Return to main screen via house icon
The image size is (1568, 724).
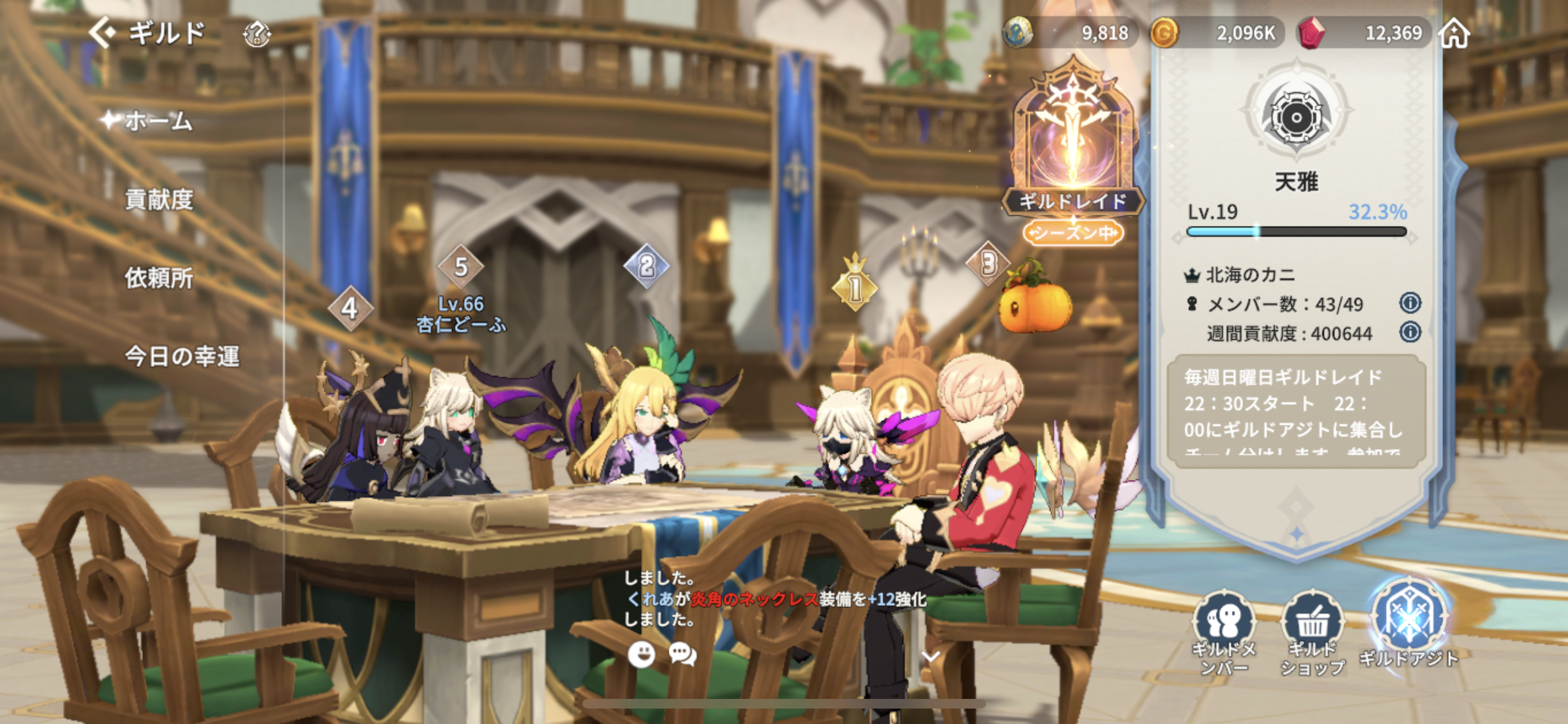coord(1454,32)
